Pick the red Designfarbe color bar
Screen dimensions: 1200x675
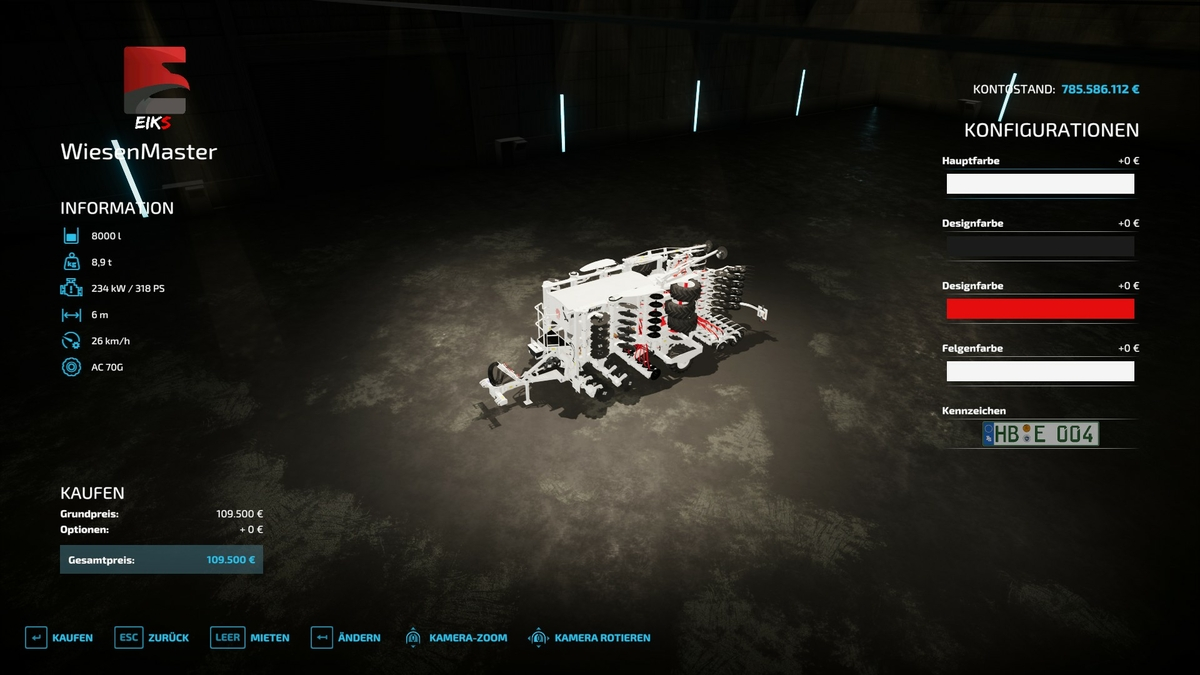[1040, 309]
